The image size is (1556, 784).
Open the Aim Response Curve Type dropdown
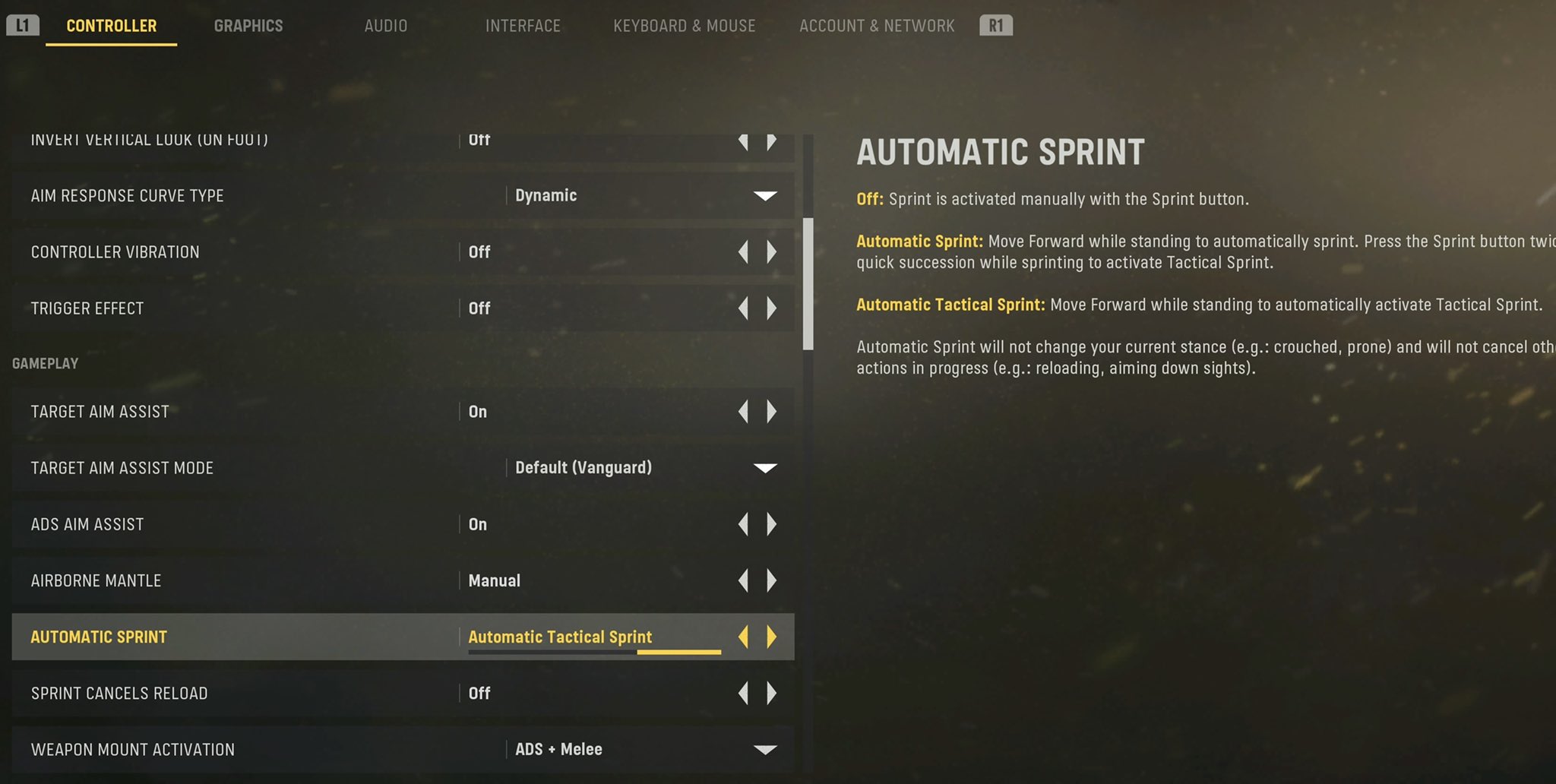click(x=765, y=195)
